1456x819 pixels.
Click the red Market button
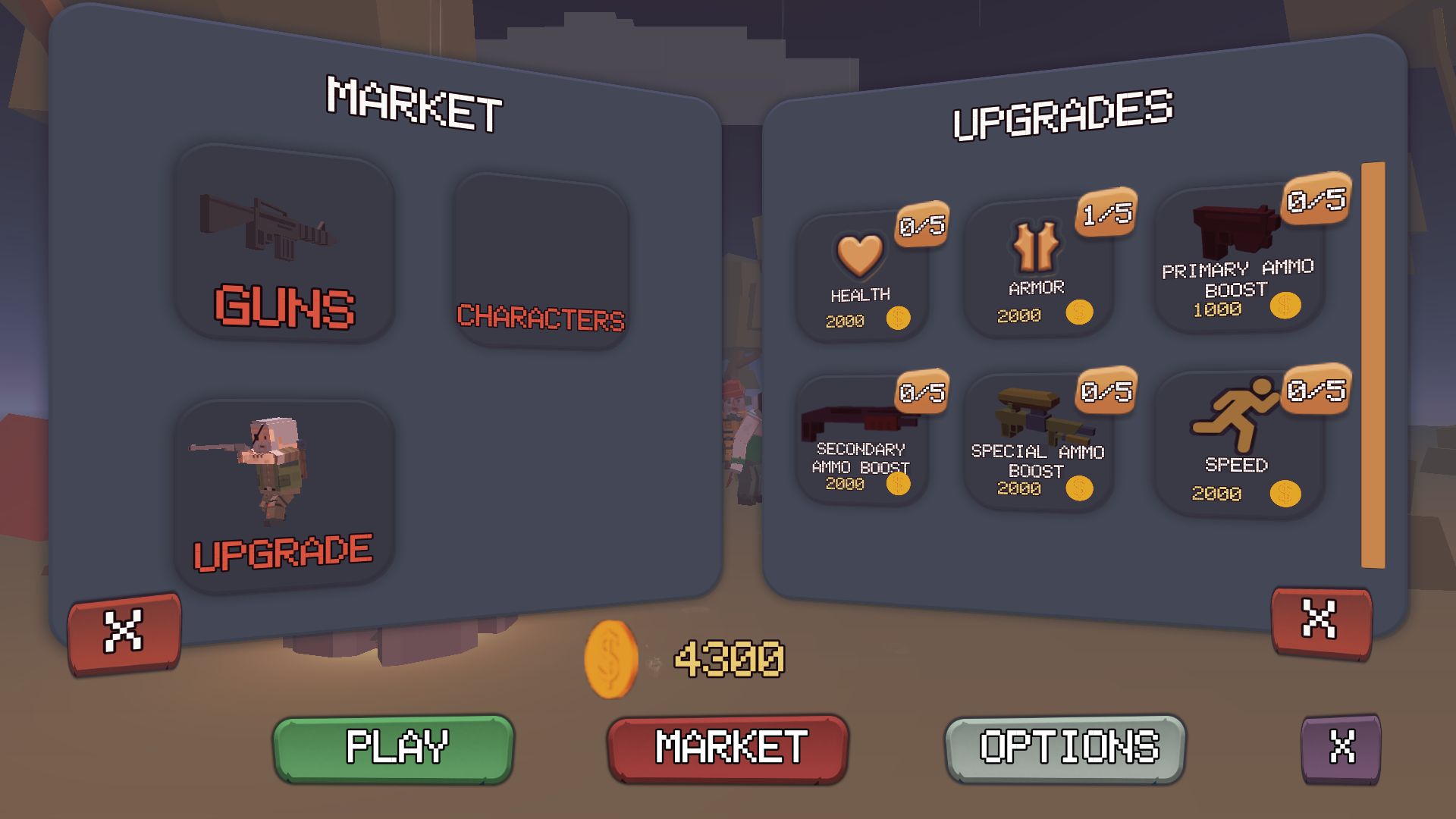[728, 748]
